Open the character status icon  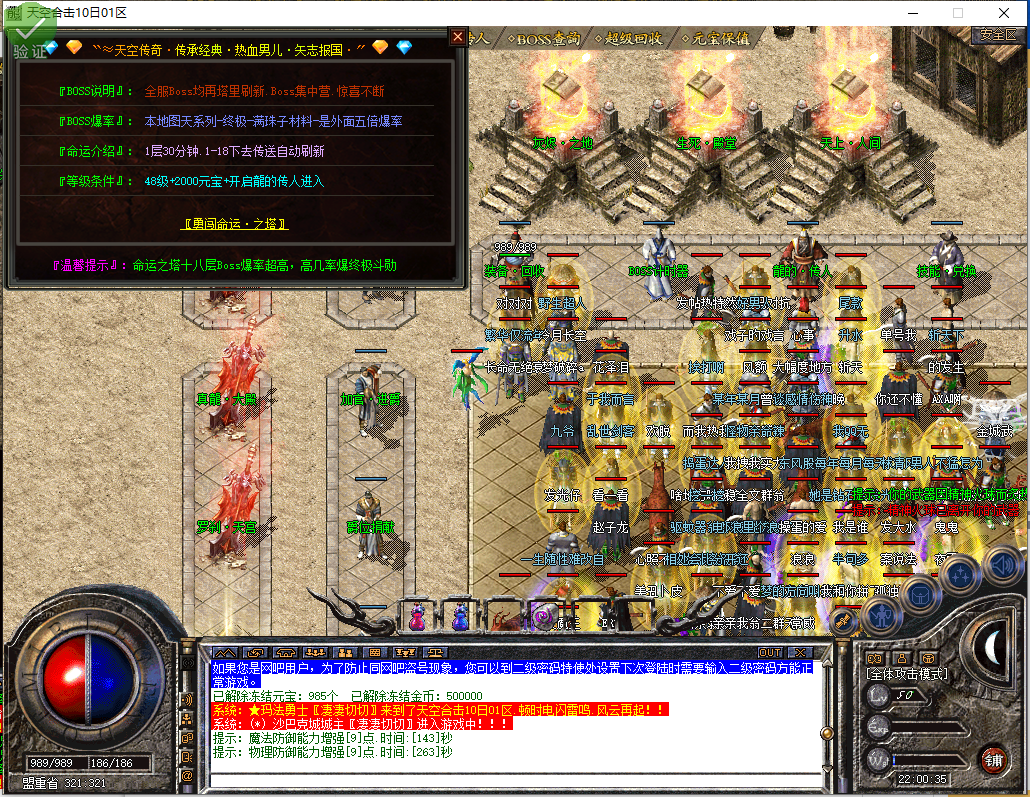tap(880, 617)
